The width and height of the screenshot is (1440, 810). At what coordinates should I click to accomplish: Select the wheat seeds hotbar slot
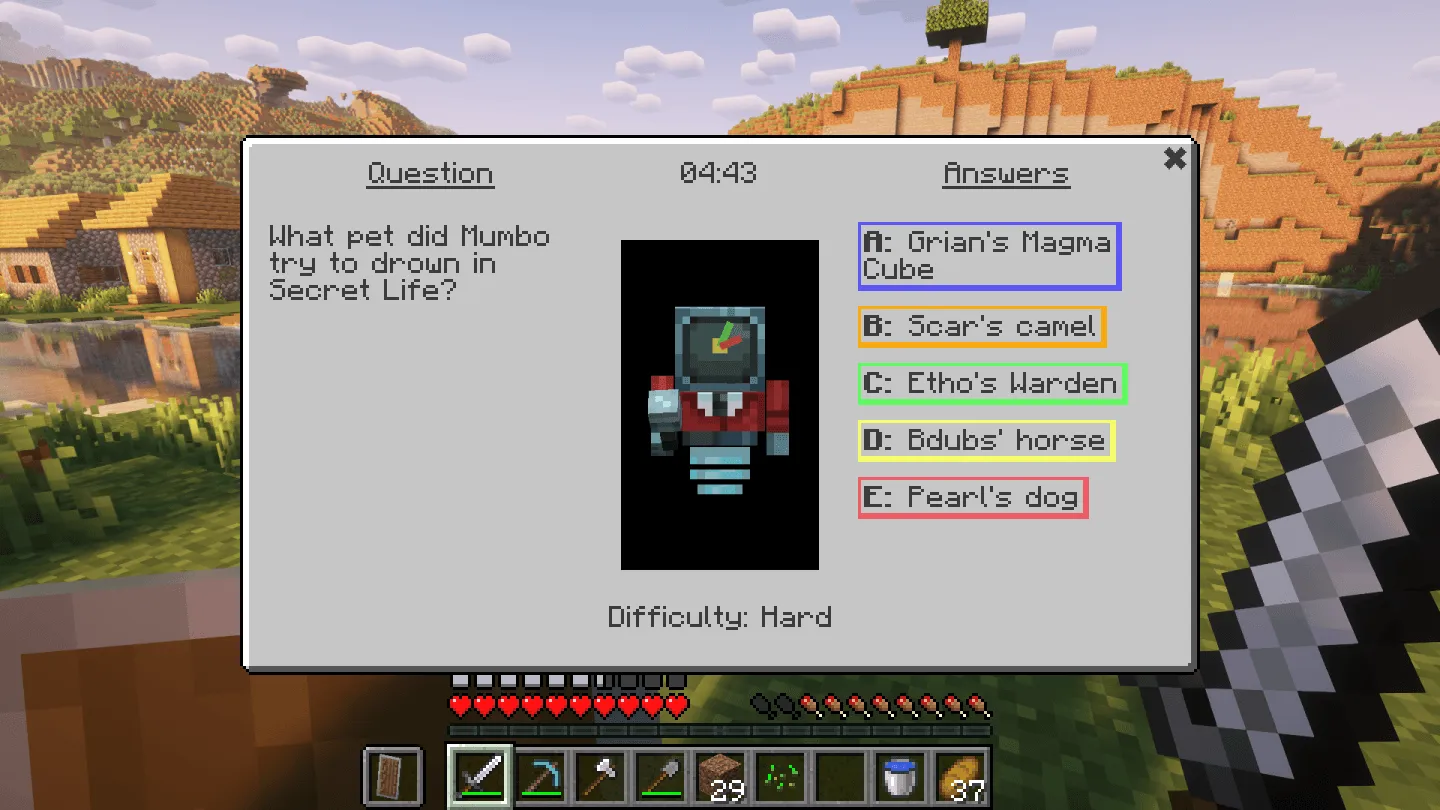point(779,778)
